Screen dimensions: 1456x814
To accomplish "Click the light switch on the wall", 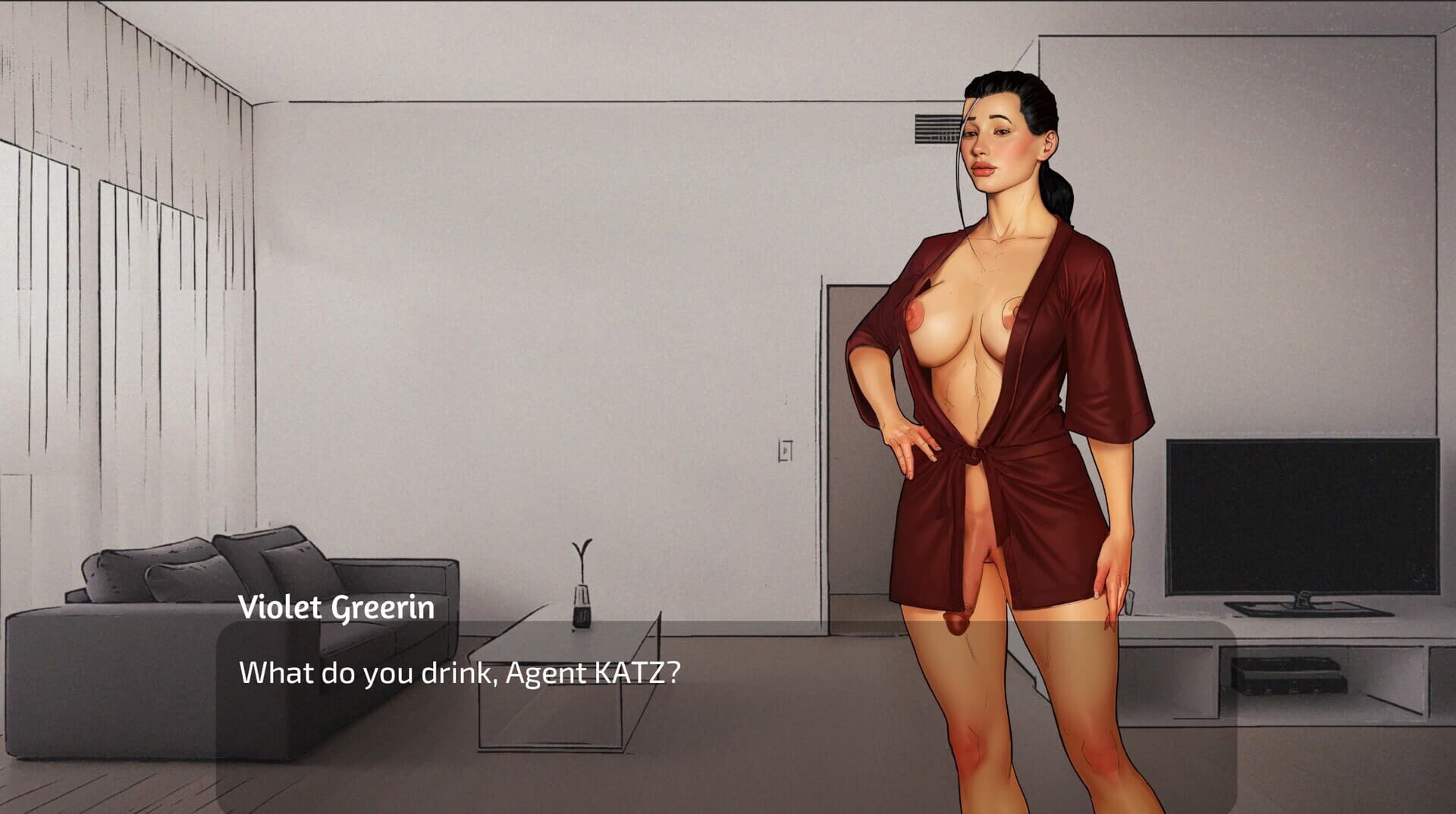I will click(786, 449).
